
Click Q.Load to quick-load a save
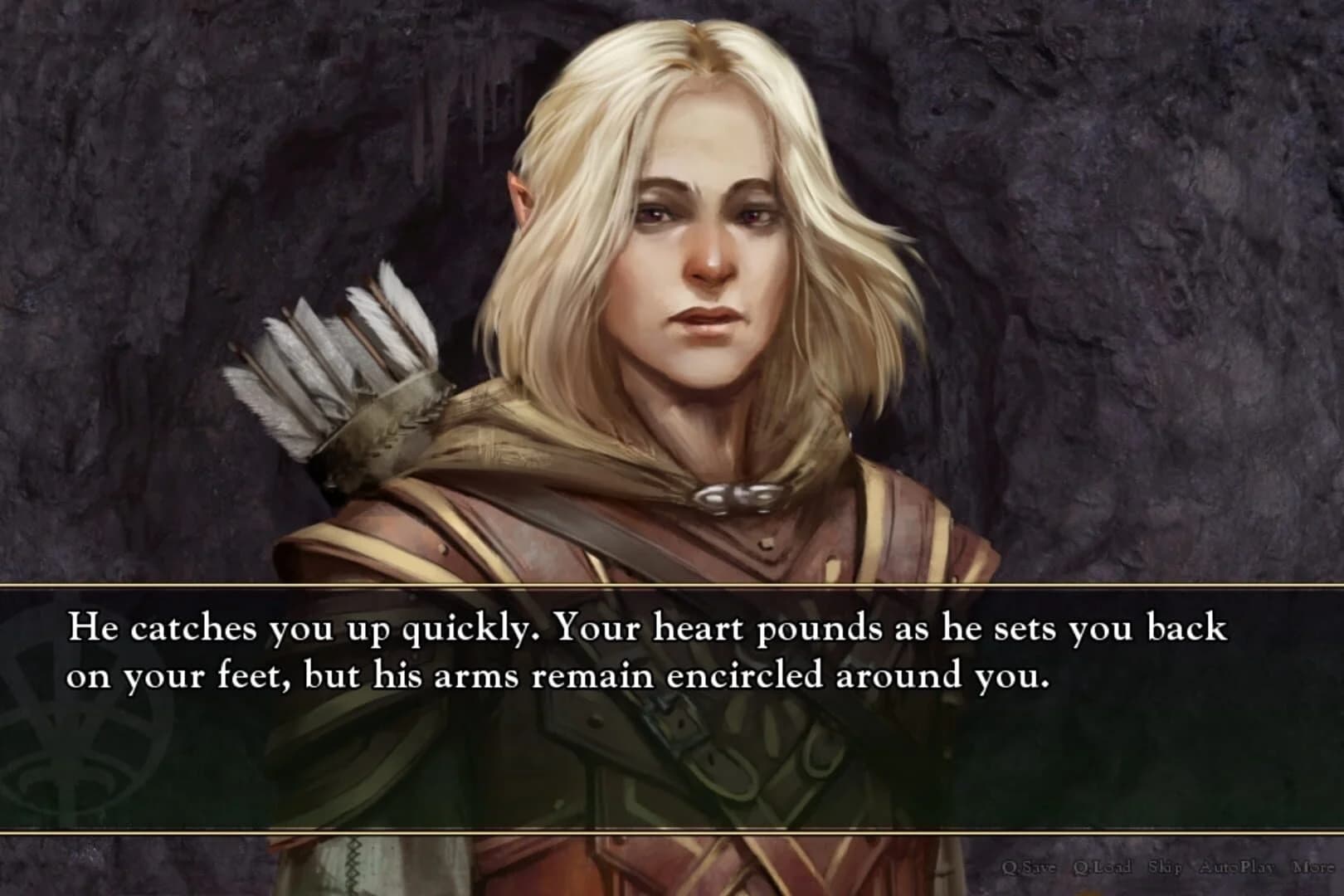pos(1103,867)
